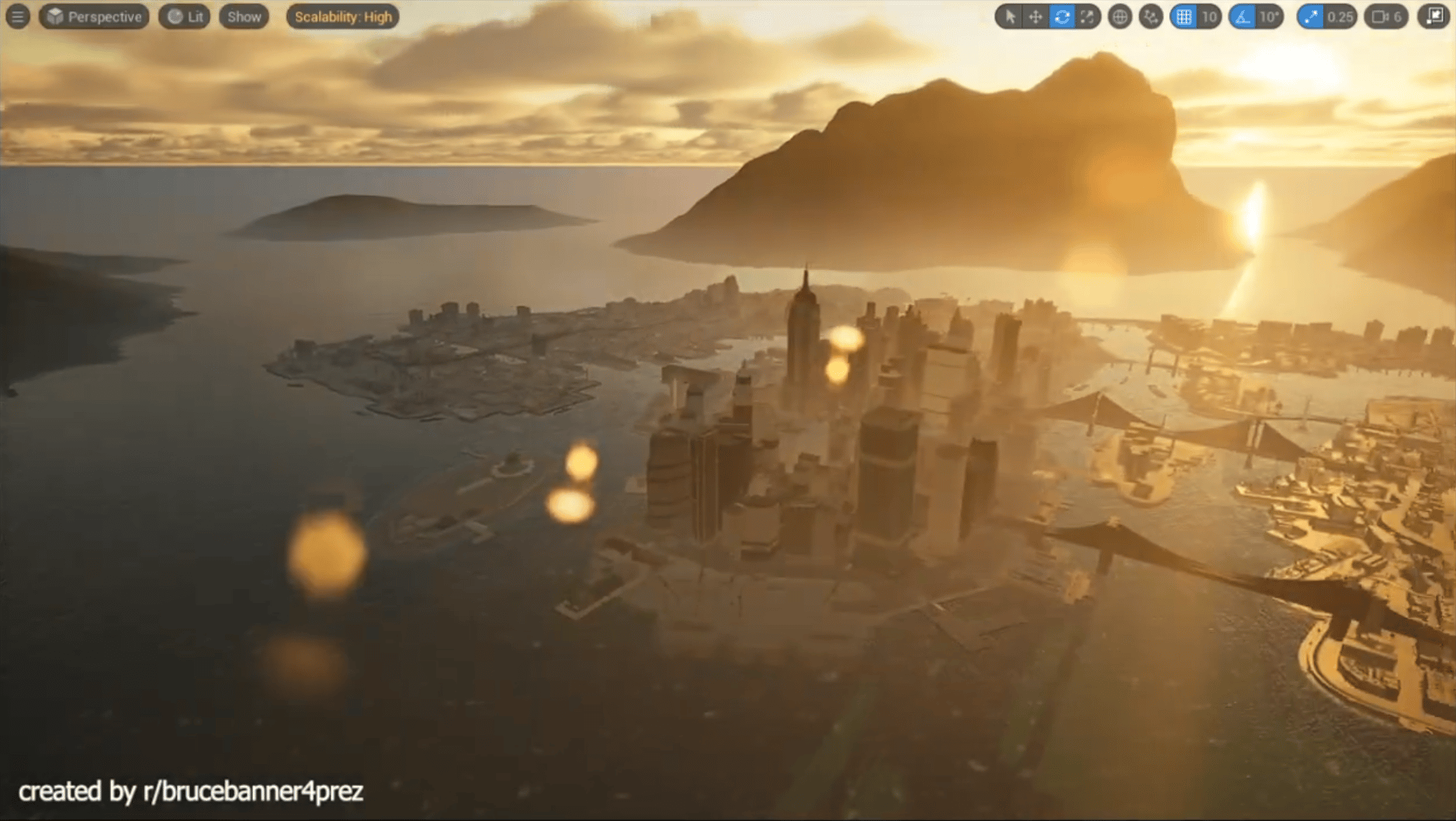Viewport: 1456px width, 821px height.
Task: Toggle rotation snapping at 10 degrees
Action: tap(1243, 16)
